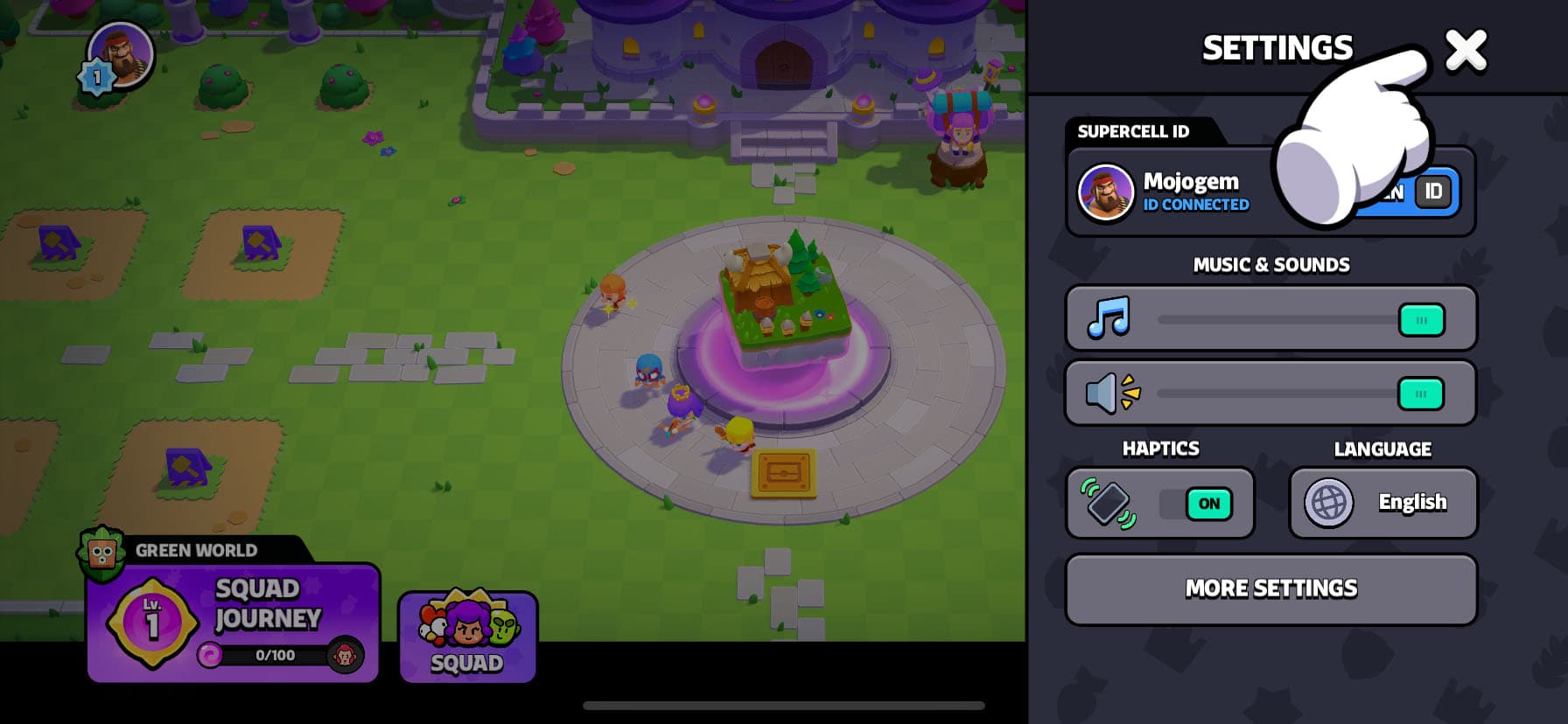Viewport: 1568px width, 724px height.
Task: Adjust the music volume slider
Action: (x=1421, y=320)
